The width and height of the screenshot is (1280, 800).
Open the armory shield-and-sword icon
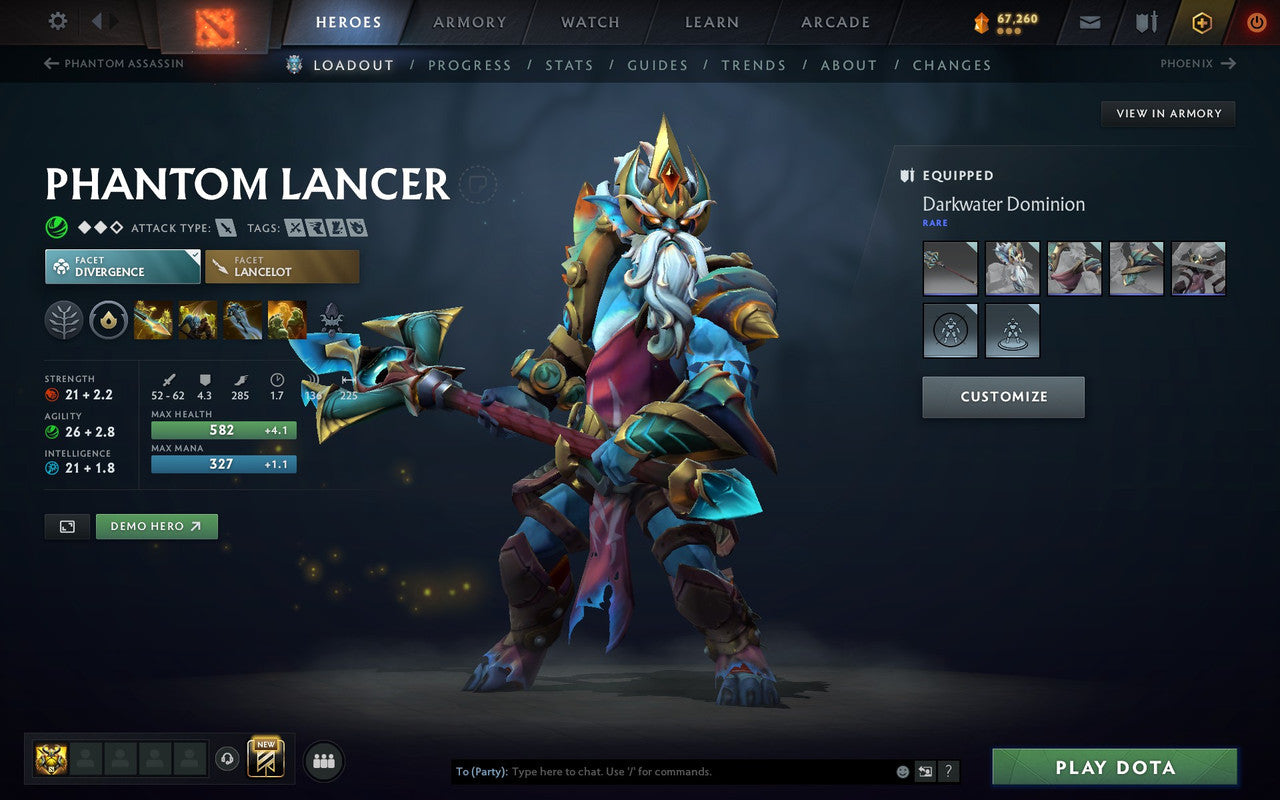pyautogui.click(x=1145, y=21)
